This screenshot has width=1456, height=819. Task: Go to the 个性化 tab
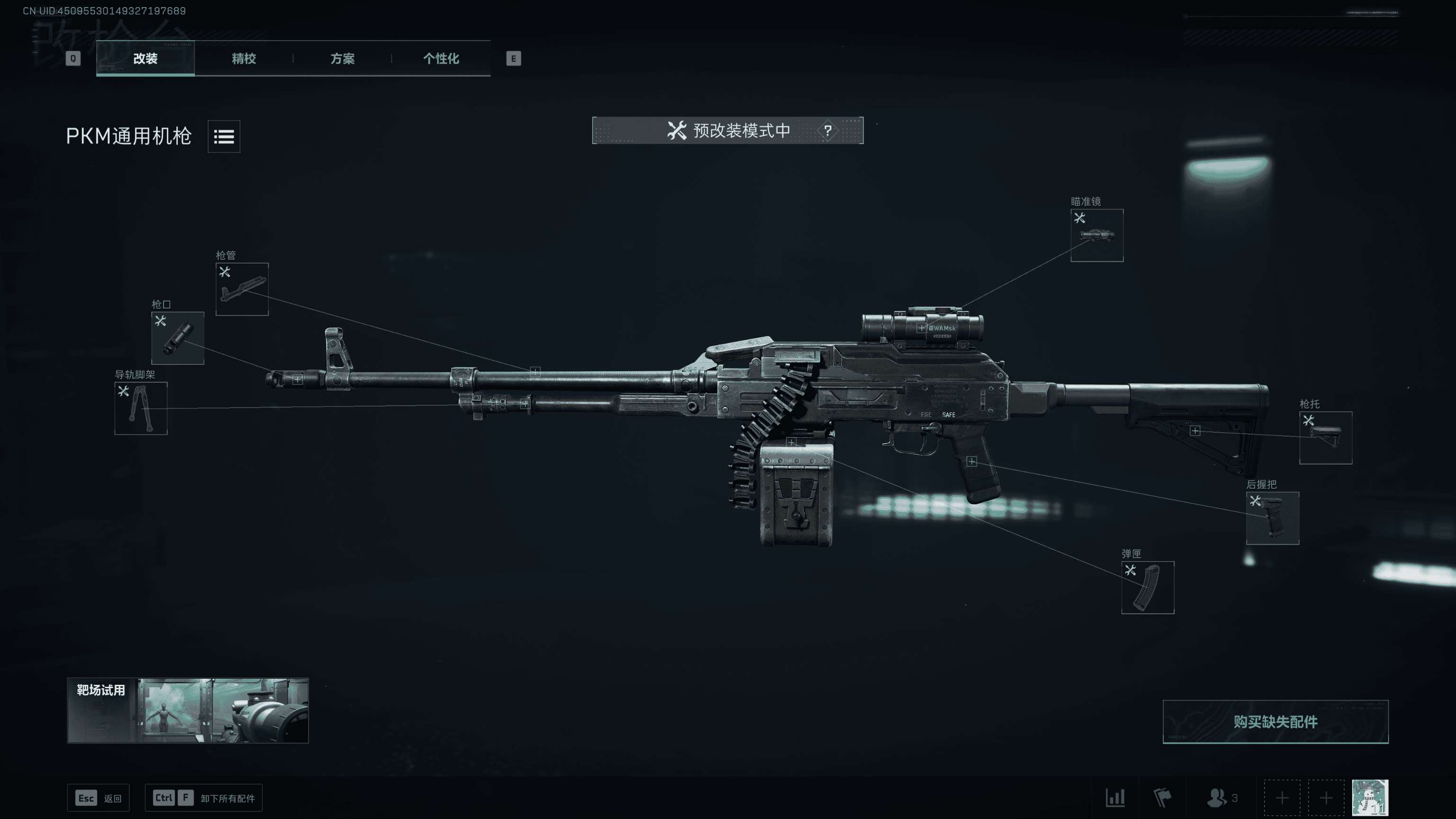441,58
